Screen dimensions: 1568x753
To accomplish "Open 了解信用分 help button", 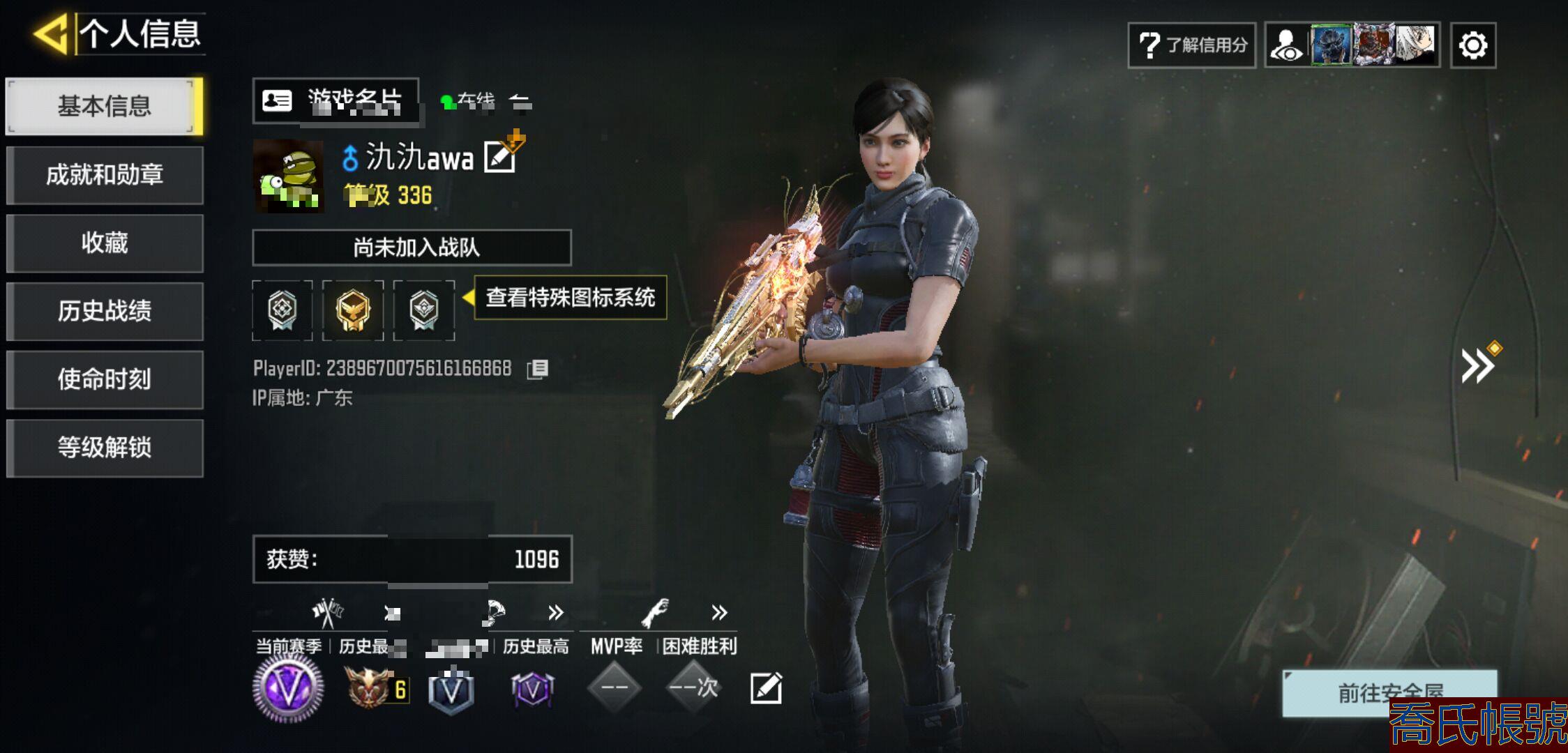I will 1191,45.
